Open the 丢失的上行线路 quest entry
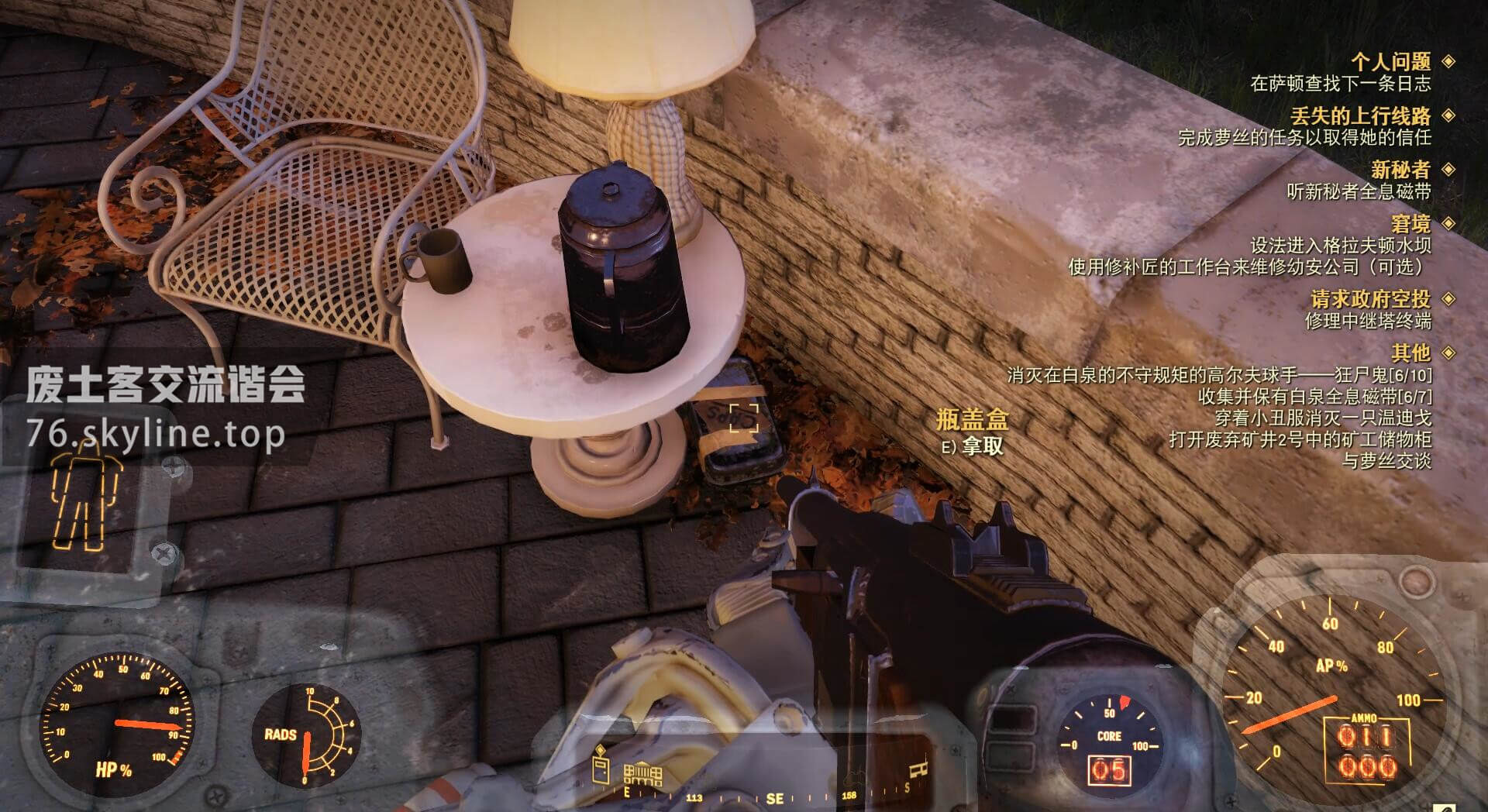1488x812 pixels. (1360, 116)
